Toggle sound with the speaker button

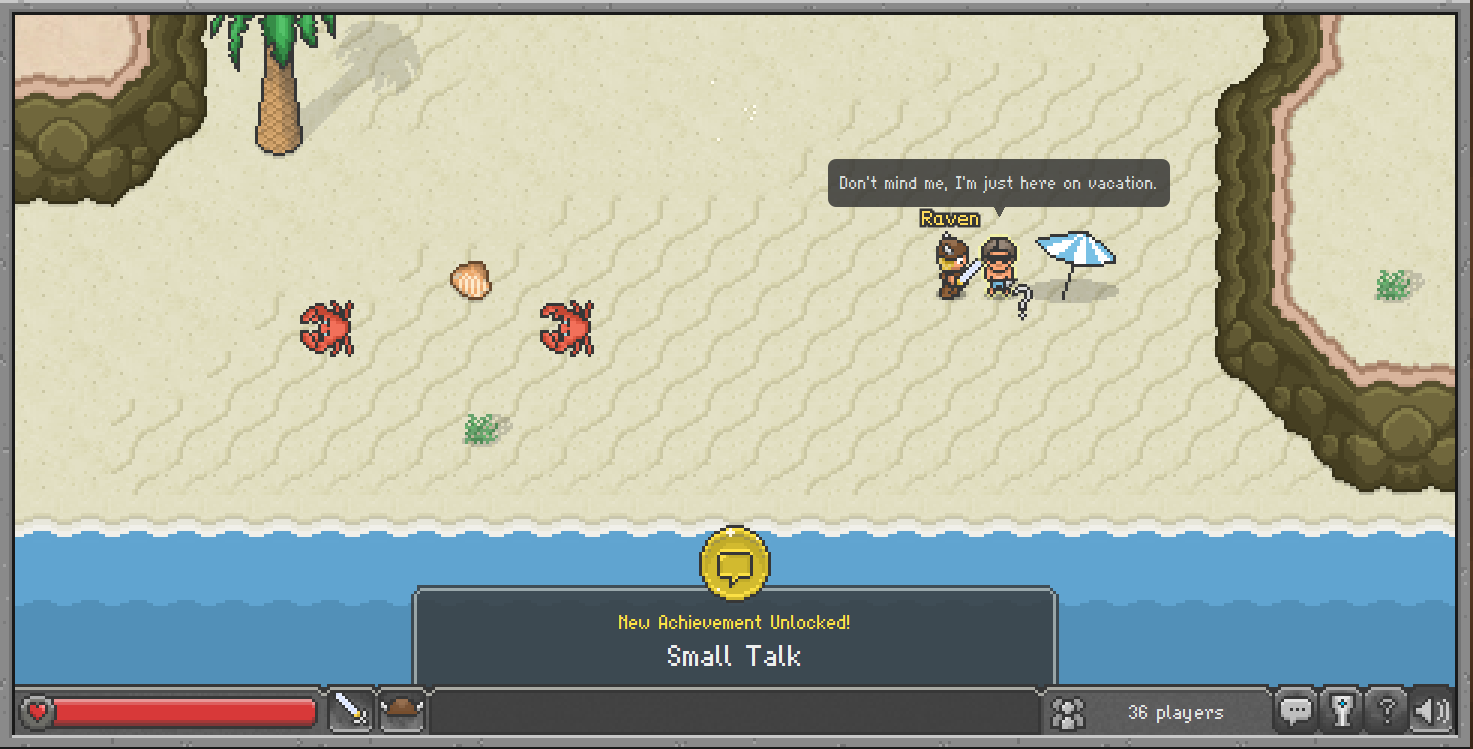coord(1430,711)
